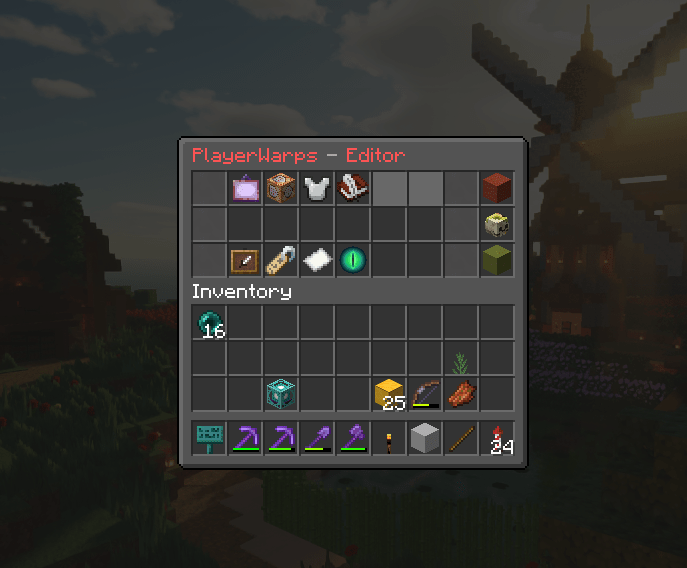
Task: Click the light gray block hotbar slot
Action: pyautogui.click(x=425, y=438)
